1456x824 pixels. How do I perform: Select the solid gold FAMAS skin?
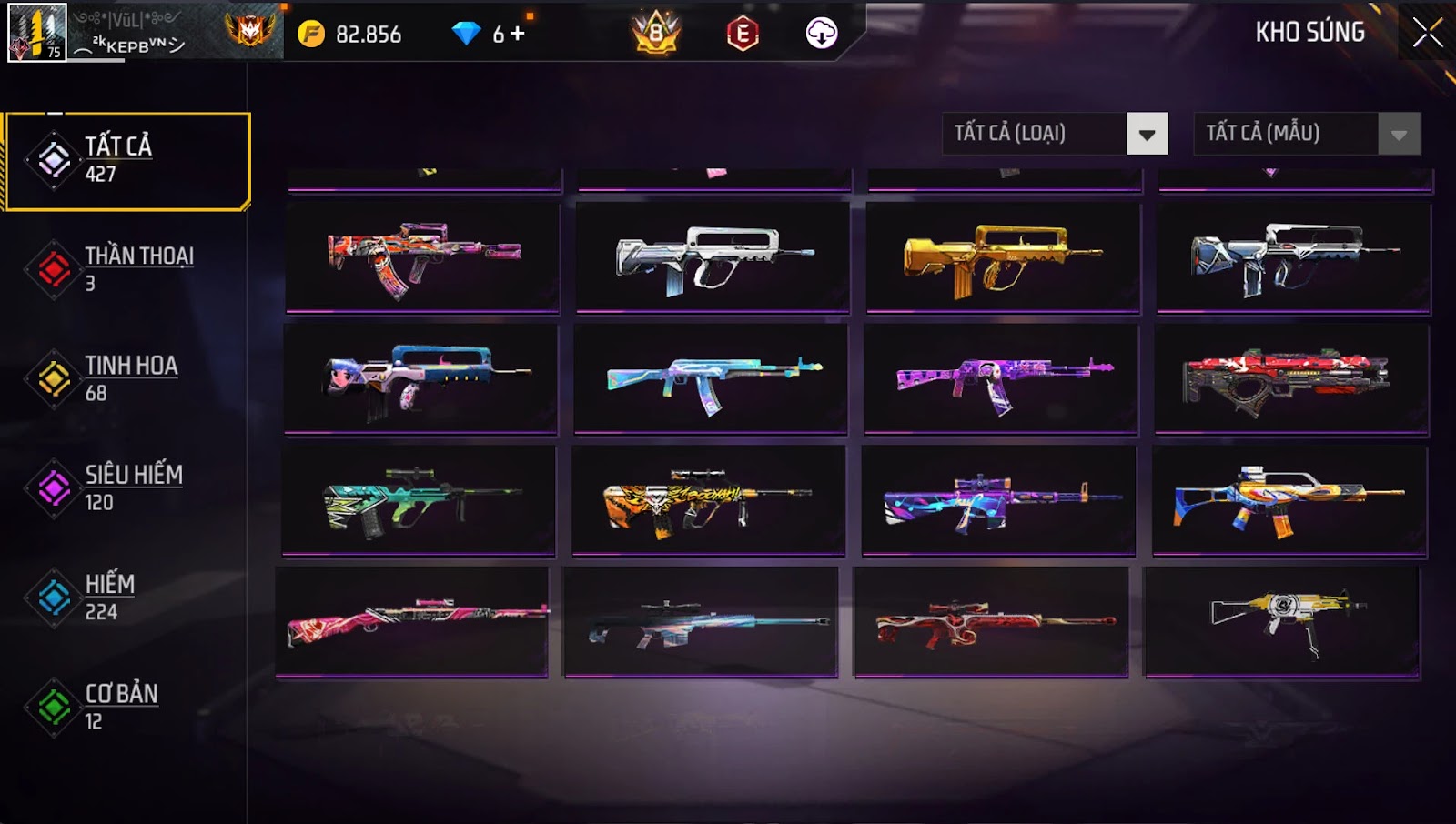pyautogui.click(x=1002, y=258)
